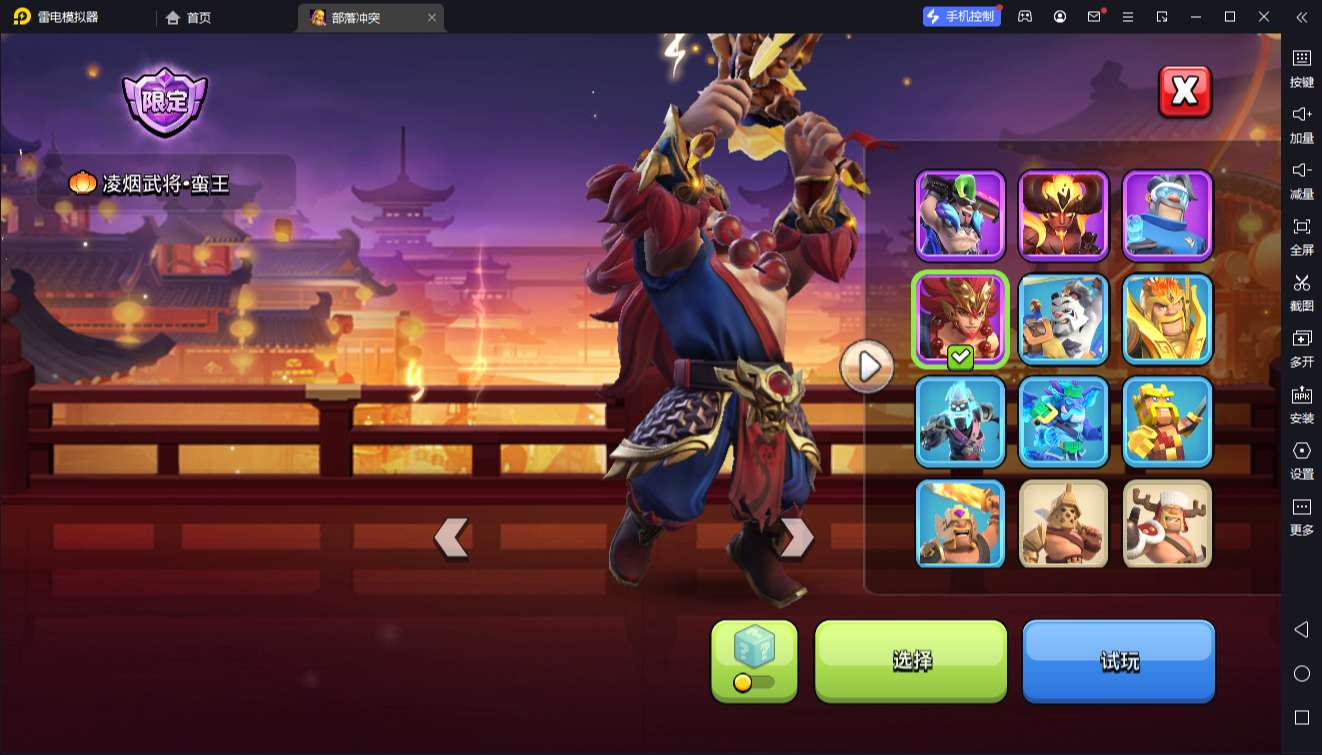Collapse the skin list with the round arrow
1322x755 pixels.
coord(867,367)
